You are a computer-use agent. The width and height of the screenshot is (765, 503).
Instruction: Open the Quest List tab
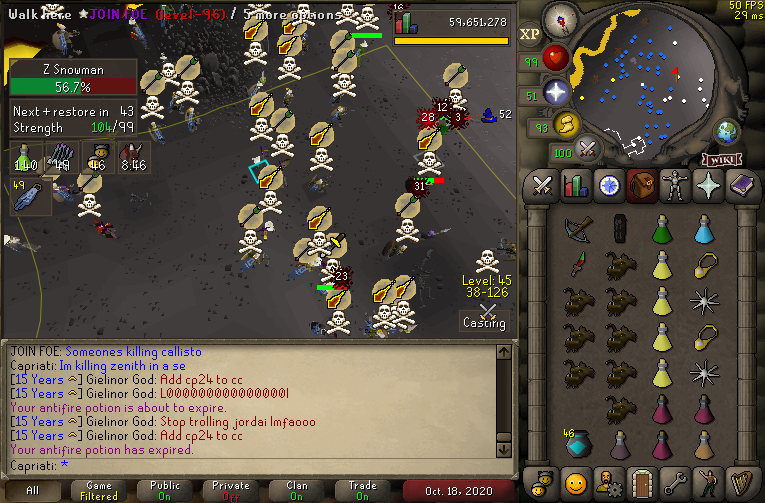608,186
